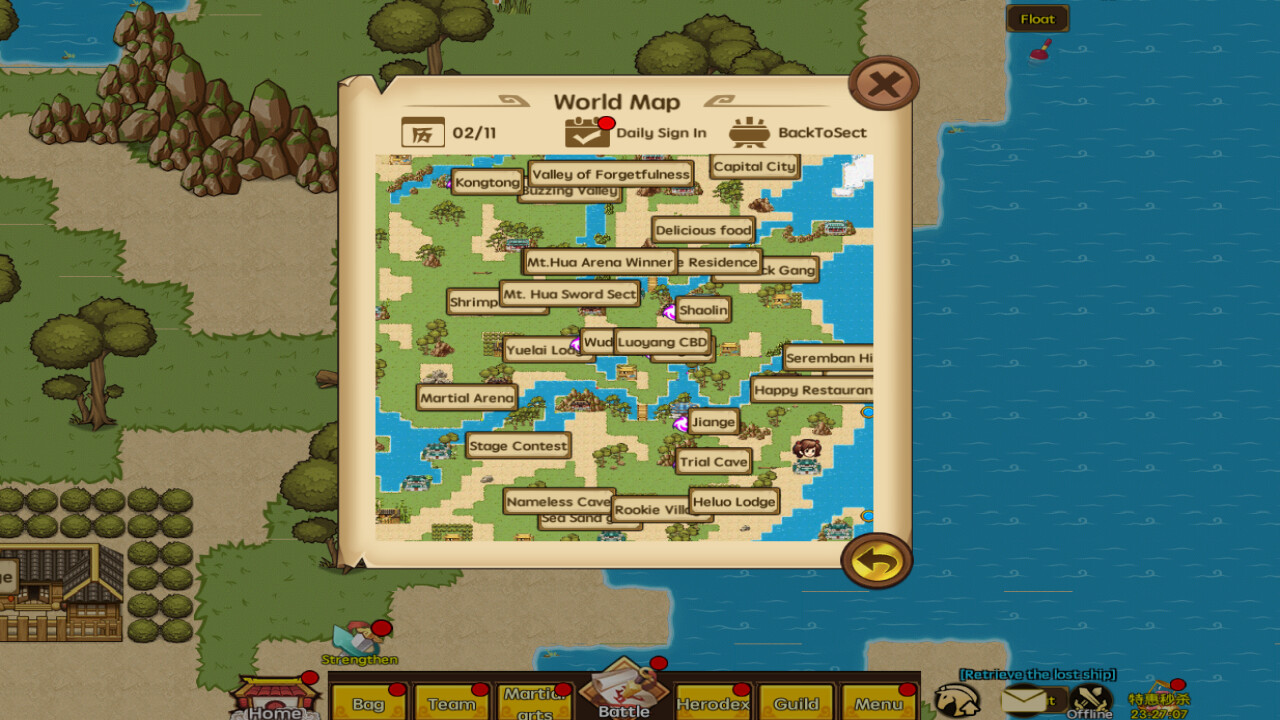Open the Herodex
Screen dimensions: 1280x720
click(x=713, y=703)
